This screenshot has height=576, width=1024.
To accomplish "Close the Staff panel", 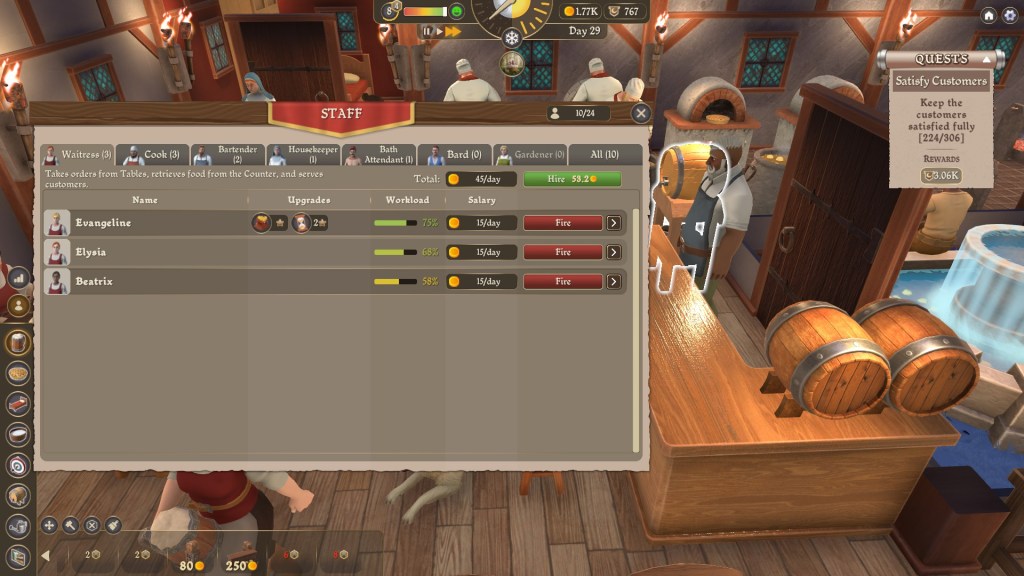I will [x=641, y=114].
